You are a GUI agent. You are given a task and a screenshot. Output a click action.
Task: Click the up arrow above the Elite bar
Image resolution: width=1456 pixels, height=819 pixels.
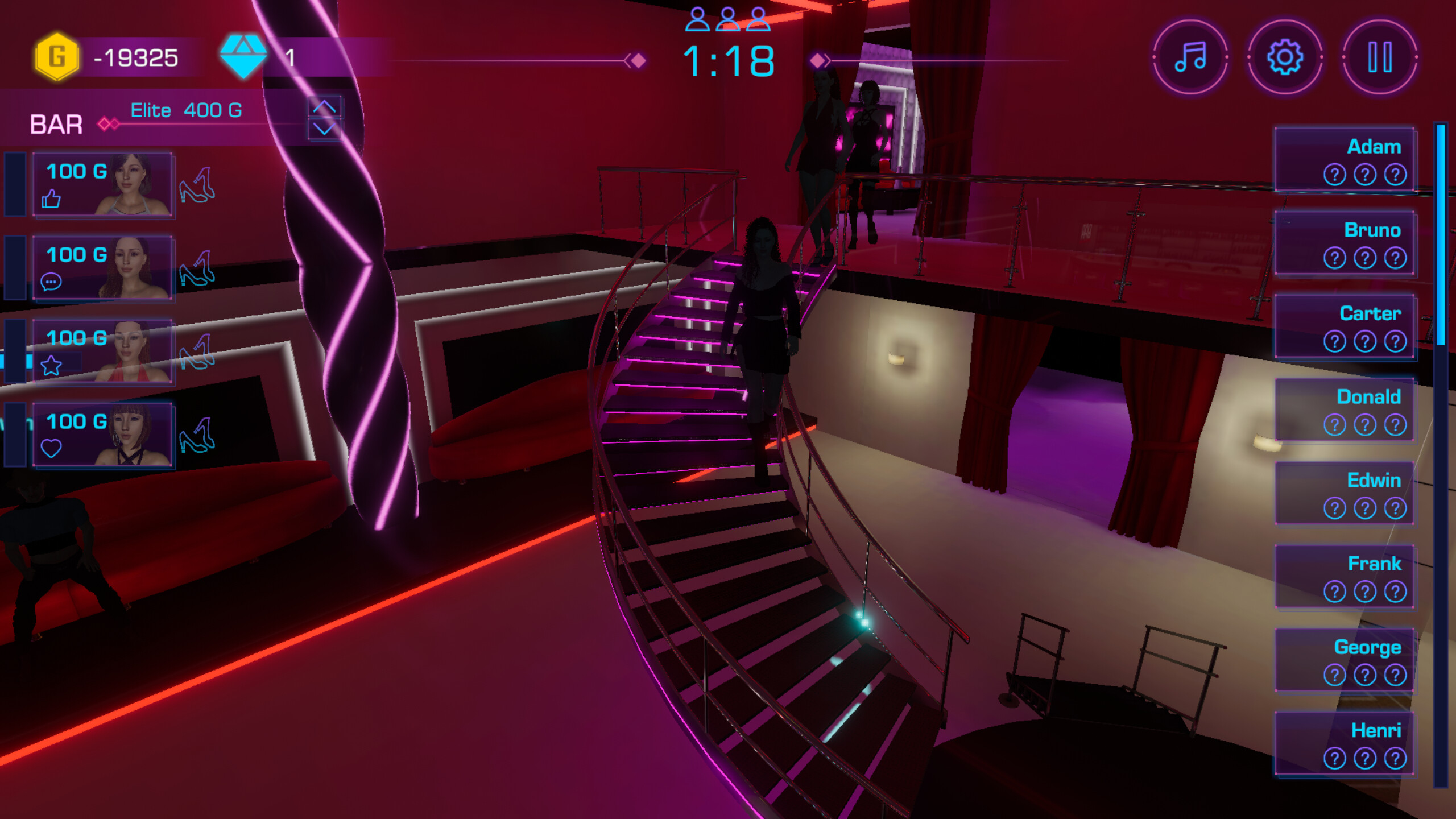point(324,106)
